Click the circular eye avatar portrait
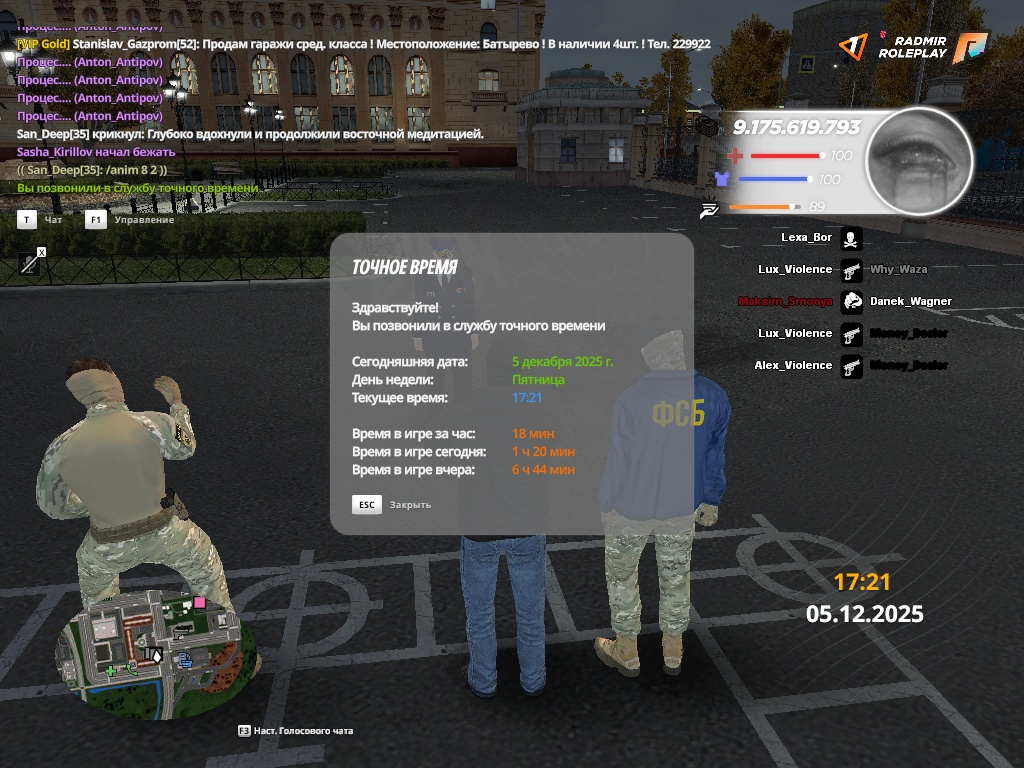The image size is (1024, 768). [x=918, y=161]
